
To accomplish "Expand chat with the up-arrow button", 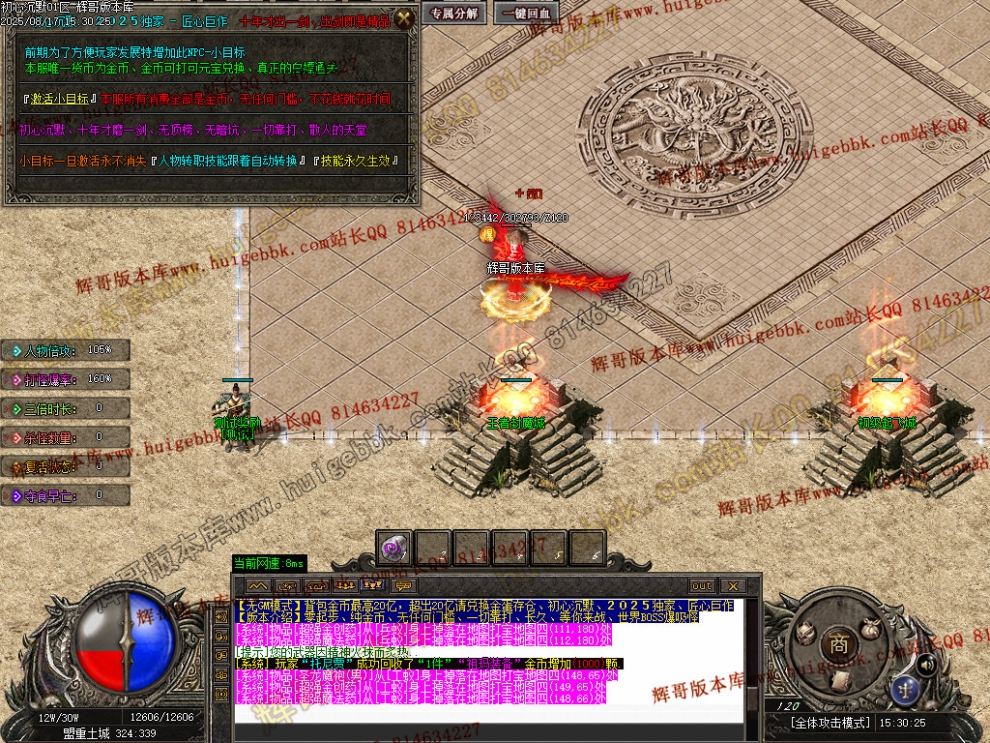I will pos(258,586).
